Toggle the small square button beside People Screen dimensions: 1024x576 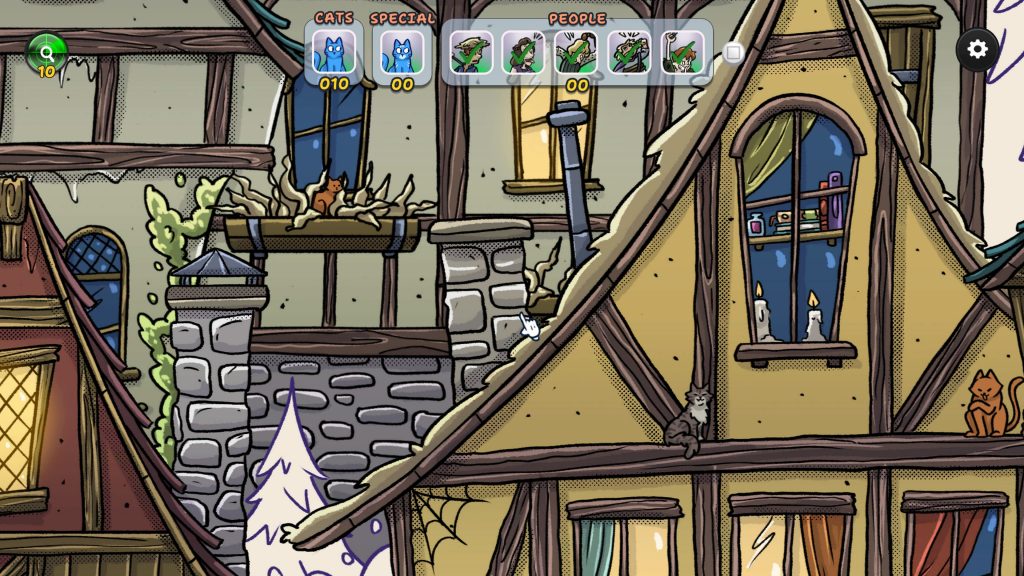click(x=733, y=52)
